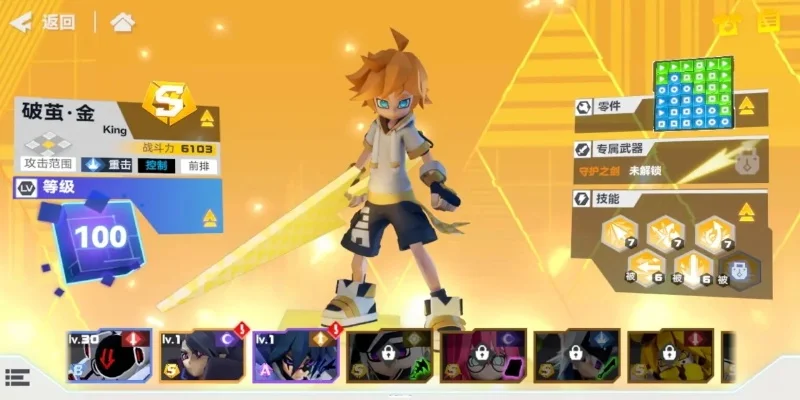This screenshot has width=800, height=400.
Task: Select the level 100 cube
Action: tap(100, 237)
